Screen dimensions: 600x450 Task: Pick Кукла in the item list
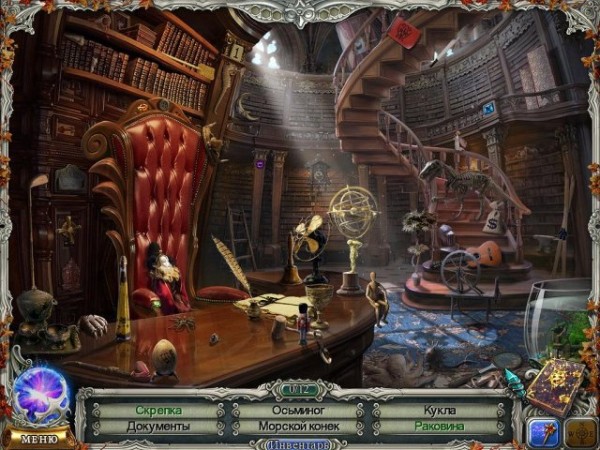(x=439, y=410)
